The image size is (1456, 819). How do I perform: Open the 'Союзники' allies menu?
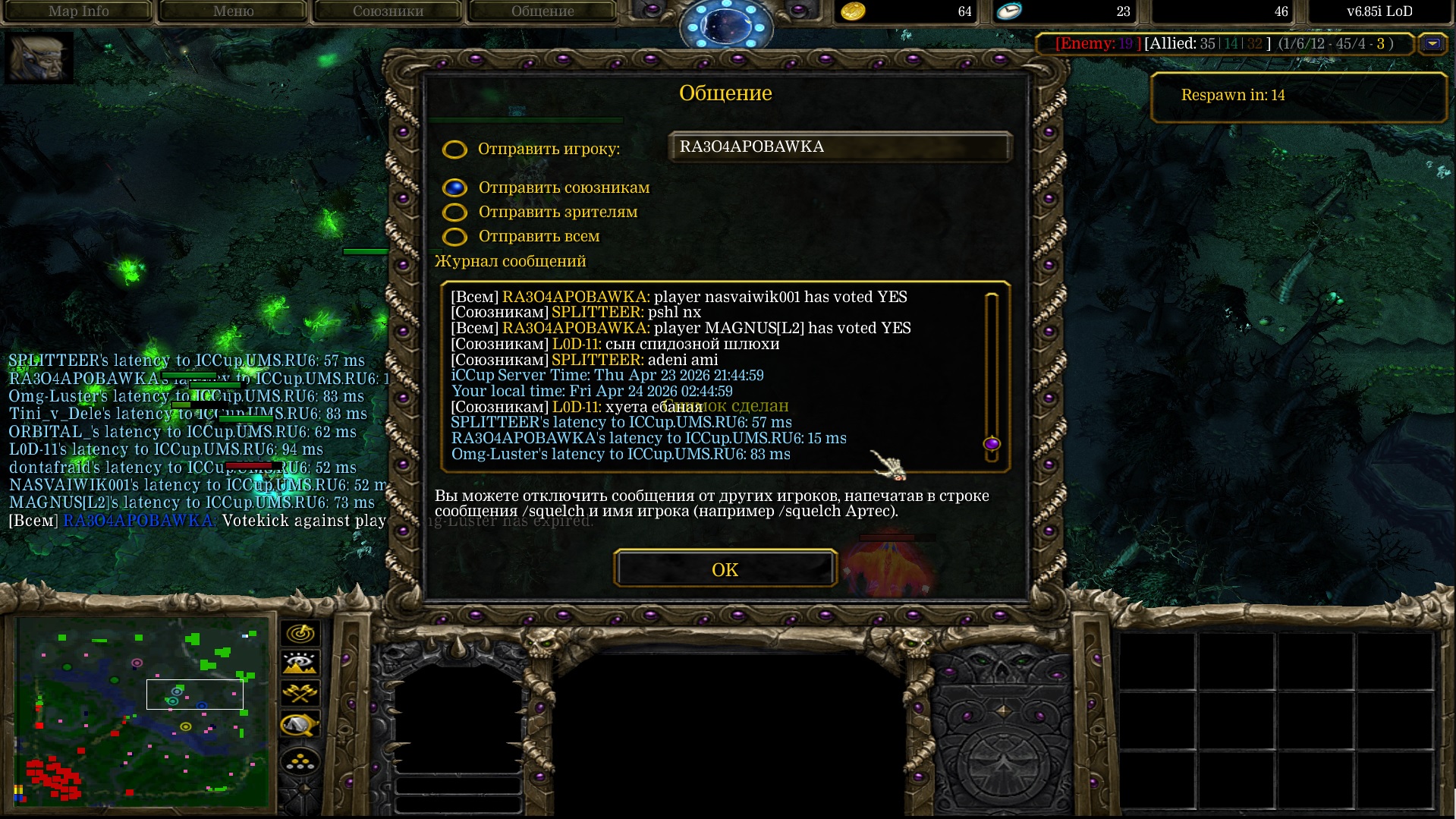point(388,11)
